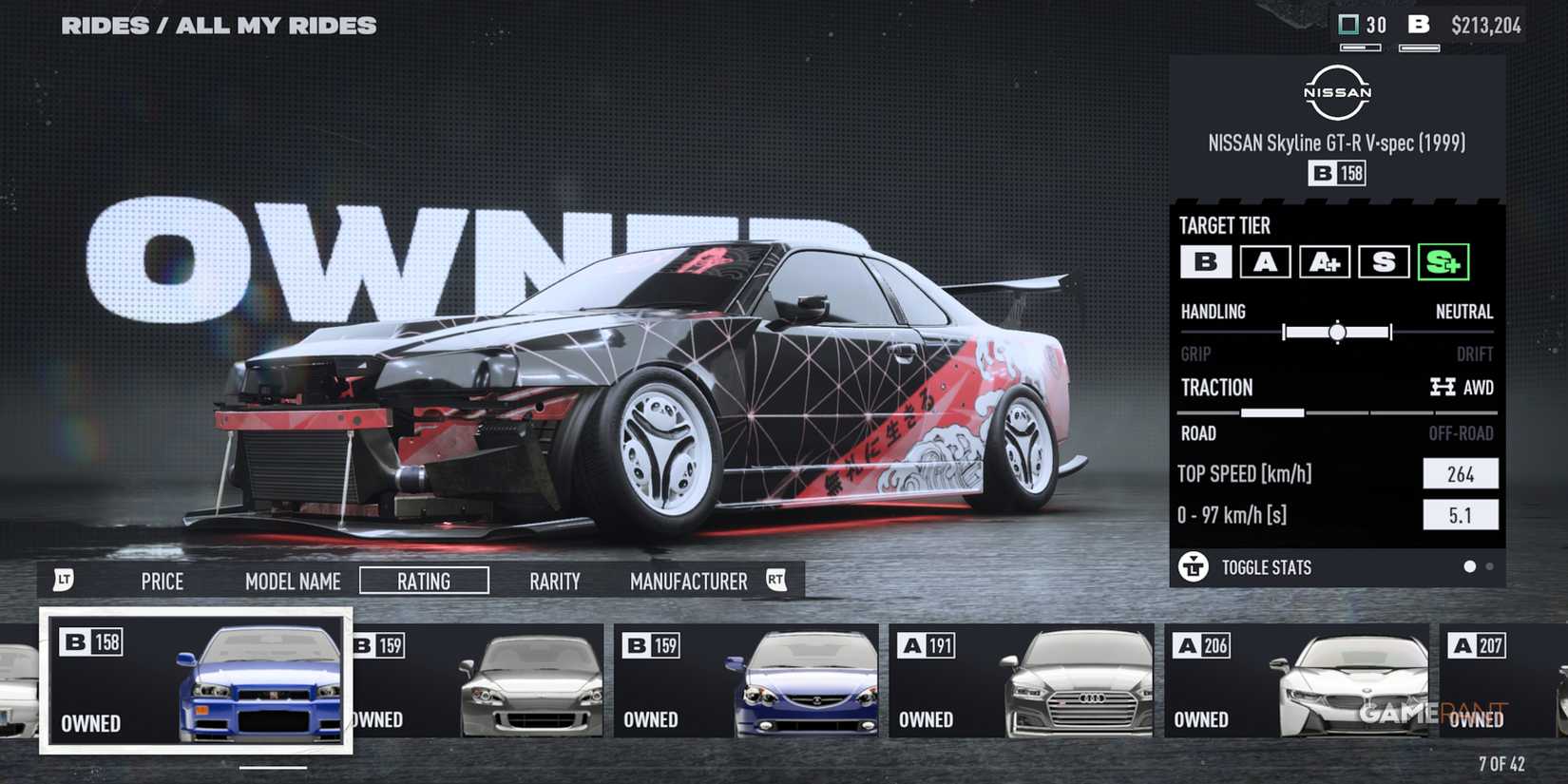
Task: Select the PRICE sort tab
Action: 162,581
